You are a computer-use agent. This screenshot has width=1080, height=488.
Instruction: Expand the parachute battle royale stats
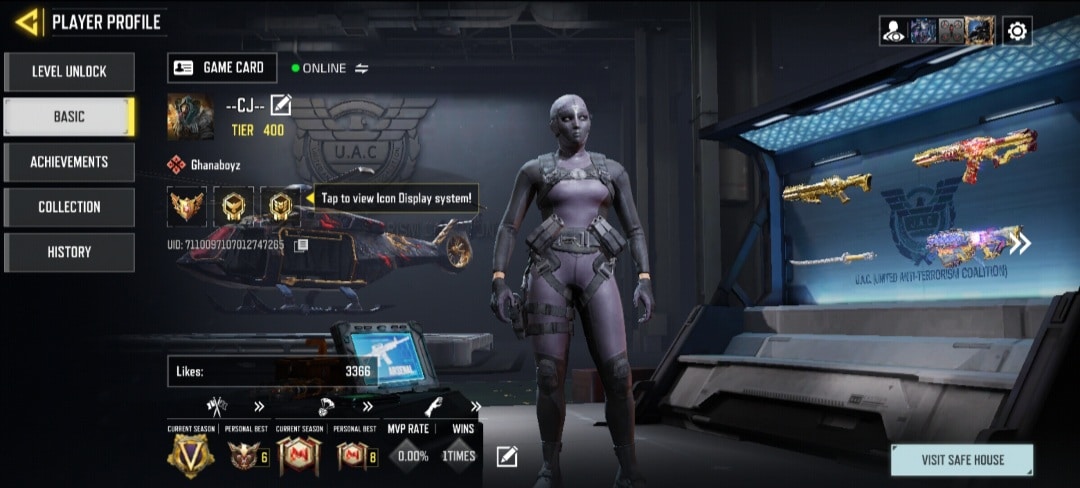coord(367,406)
